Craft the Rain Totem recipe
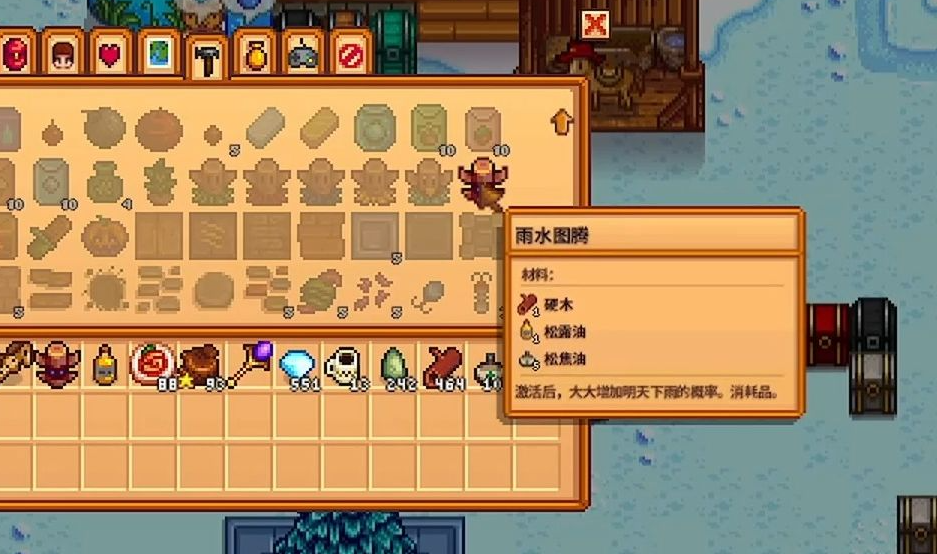Viewport: 937px width, 554px height. pos(483,180)
